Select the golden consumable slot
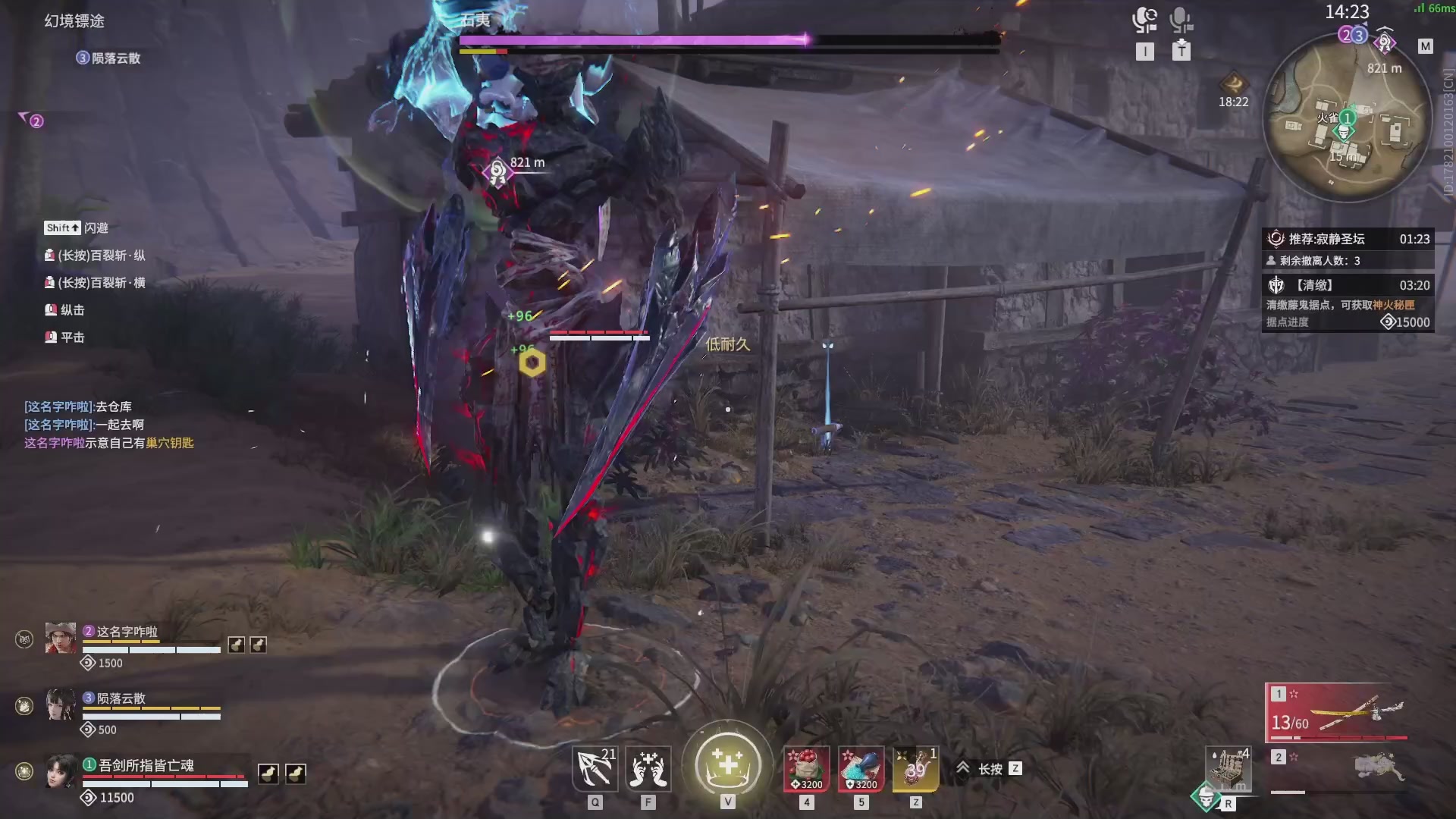The width and height of the screenshot is (1456, 819). click(915, 769)
